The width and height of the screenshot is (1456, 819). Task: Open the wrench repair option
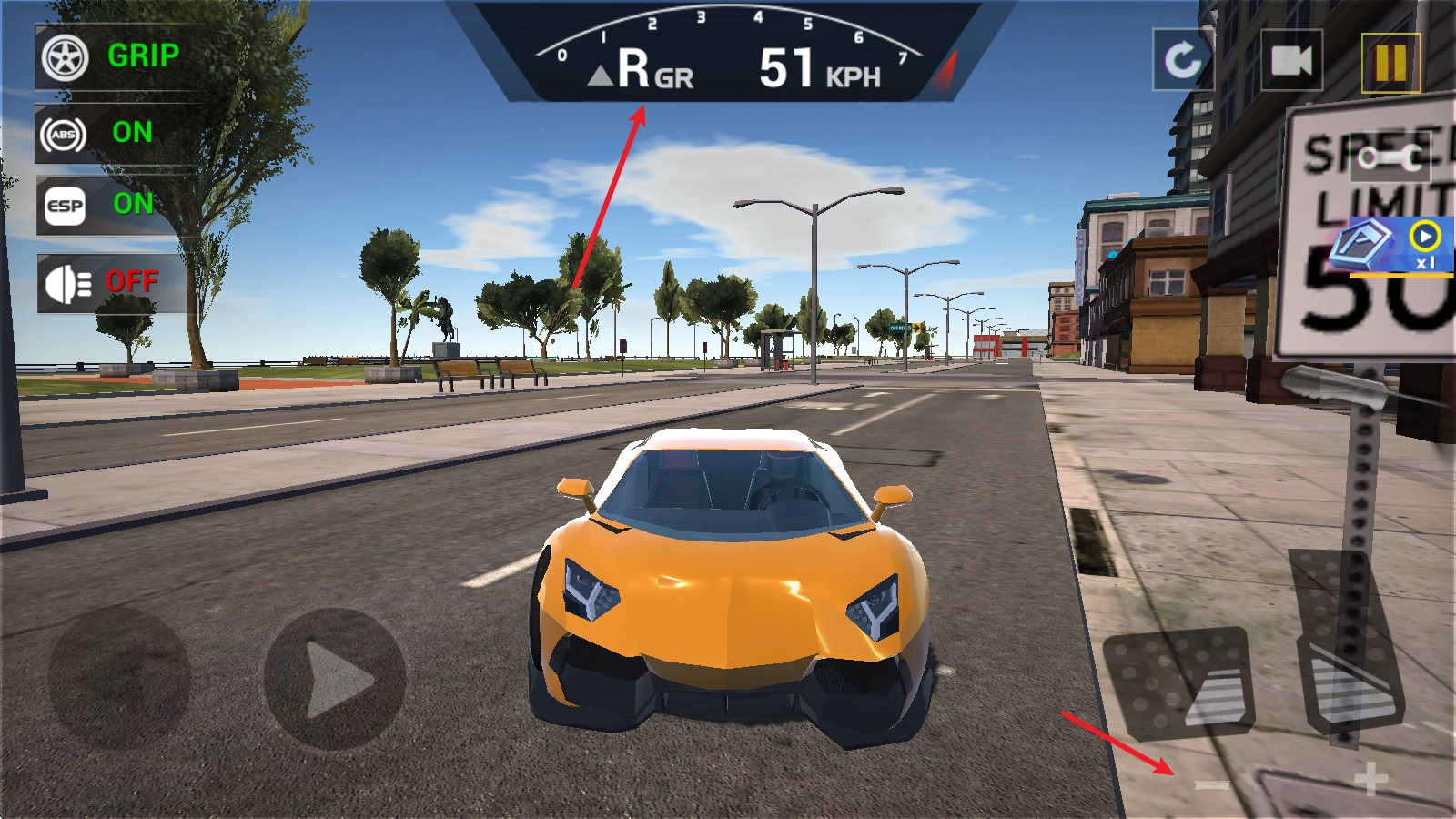1390,158
